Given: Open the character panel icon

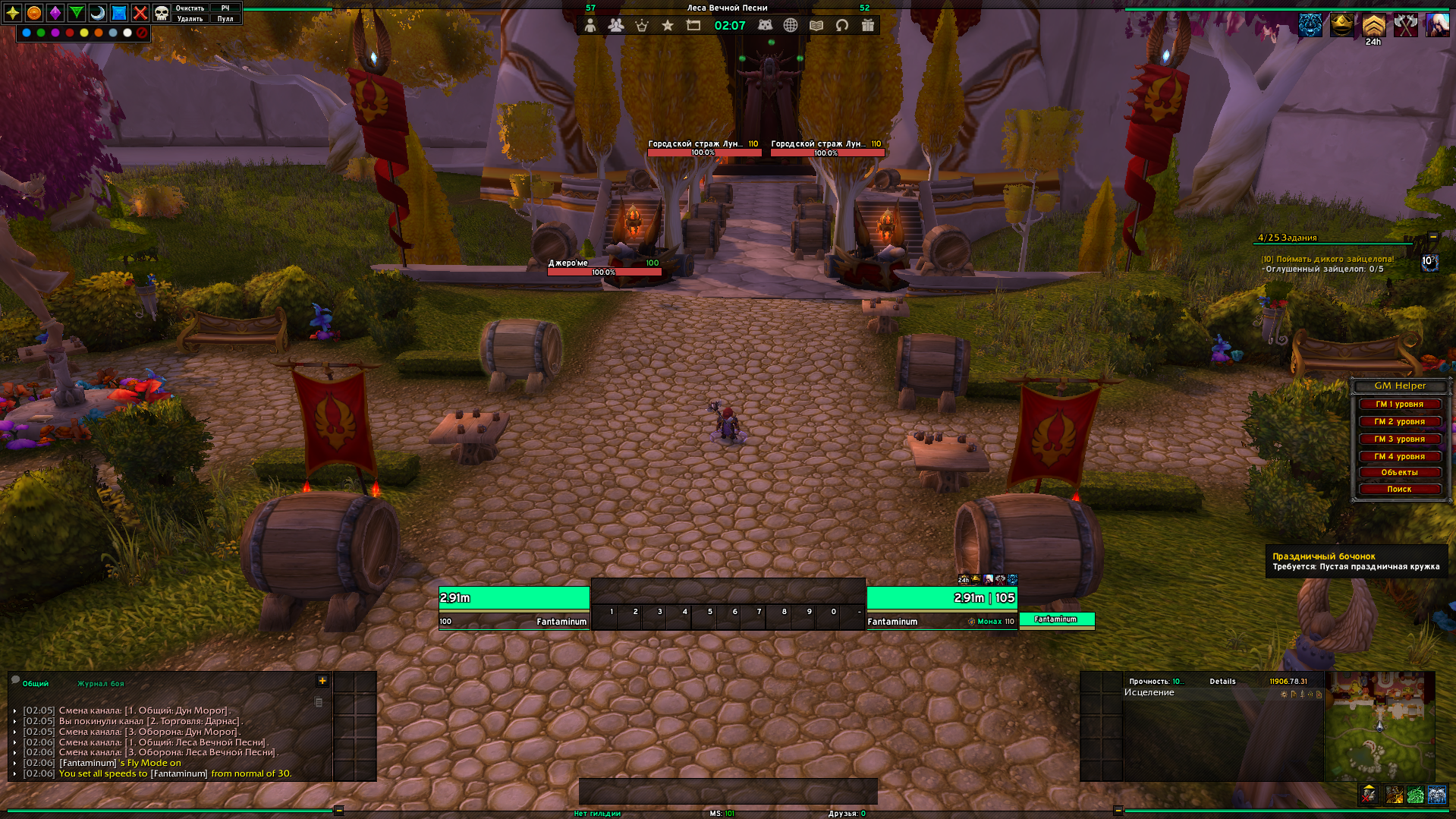Looking at the screenshot, I should (x=590, y=26).
